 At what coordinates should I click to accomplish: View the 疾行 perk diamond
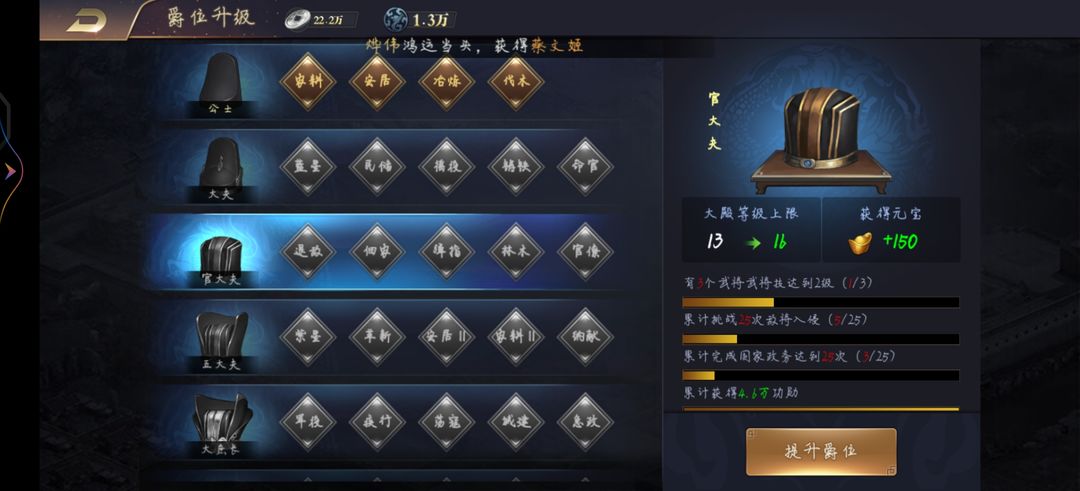(x=377, y=420)
